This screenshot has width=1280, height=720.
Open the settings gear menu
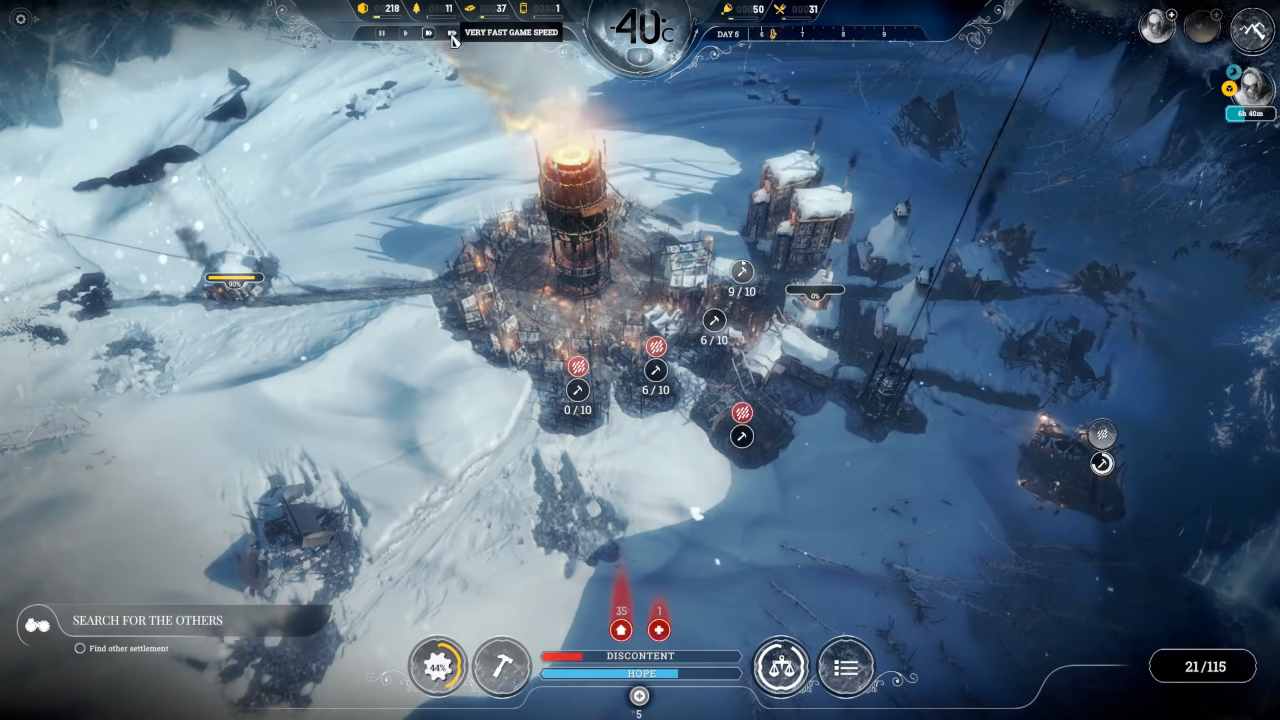pyautogui.click(x=20, y=19)
